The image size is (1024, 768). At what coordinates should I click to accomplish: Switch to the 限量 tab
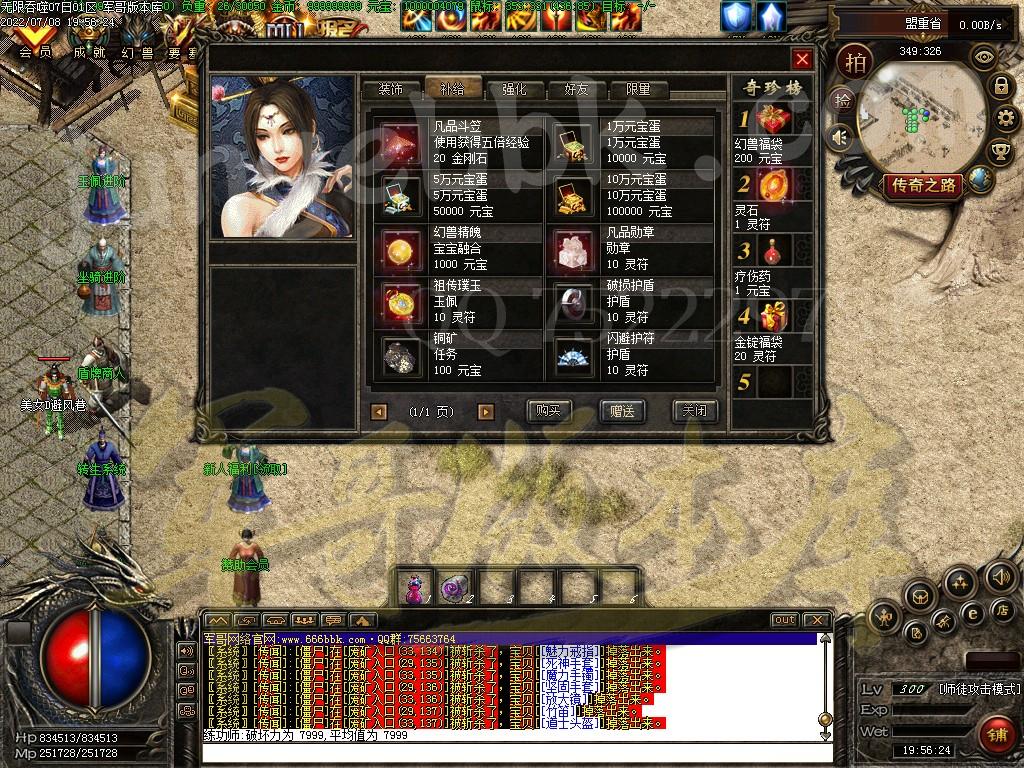[x=637, y=89]
